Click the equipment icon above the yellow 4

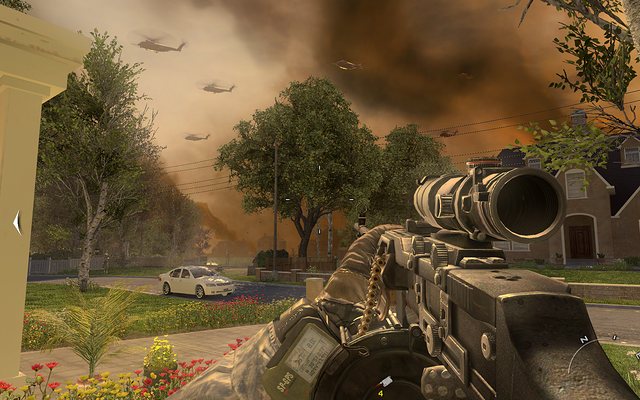pyautogui.click(x=386, y=381)
